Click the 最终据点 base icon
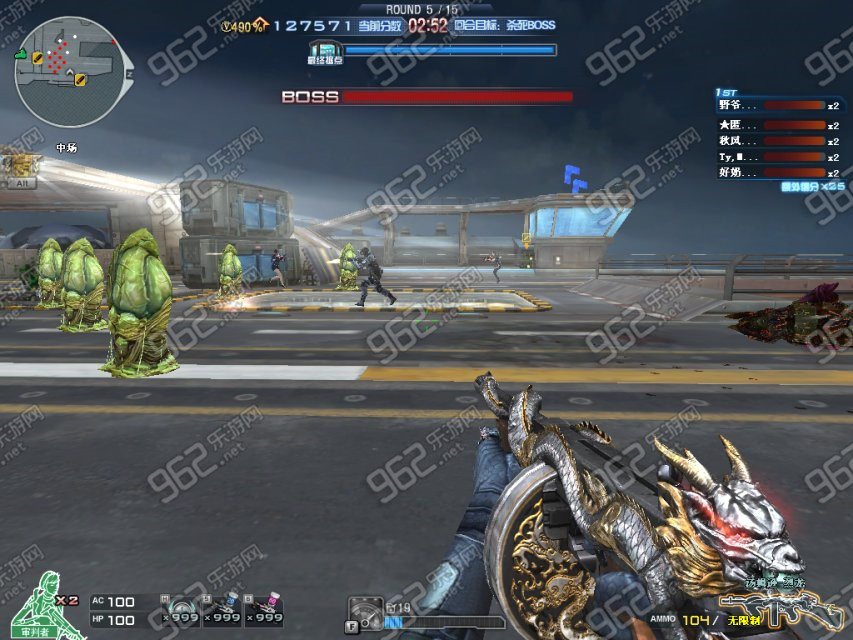The width and height of the screenshot is (853, 640). tap(325, 51)
